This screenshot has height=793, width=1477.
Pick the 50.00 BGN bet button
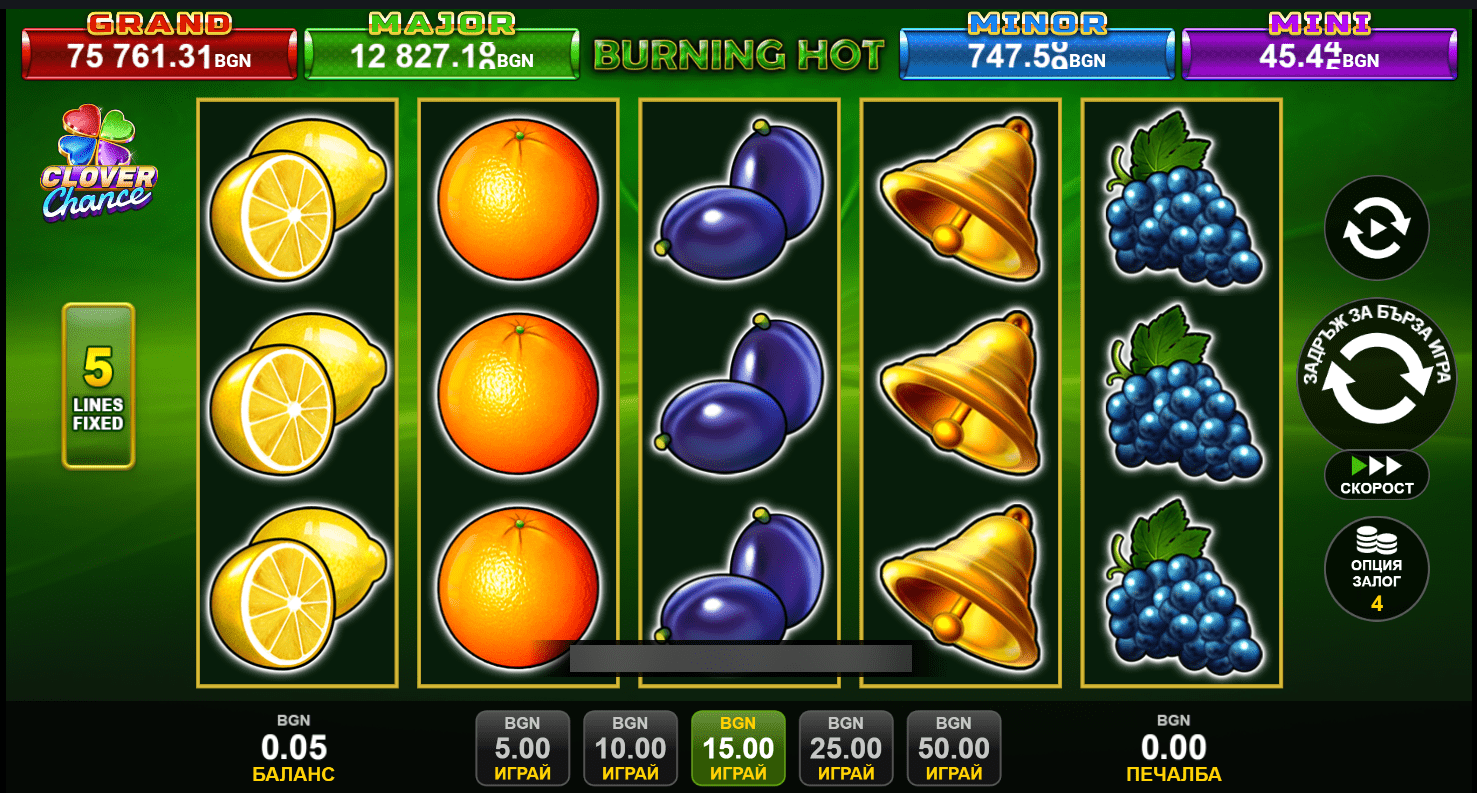coord(954,748)
